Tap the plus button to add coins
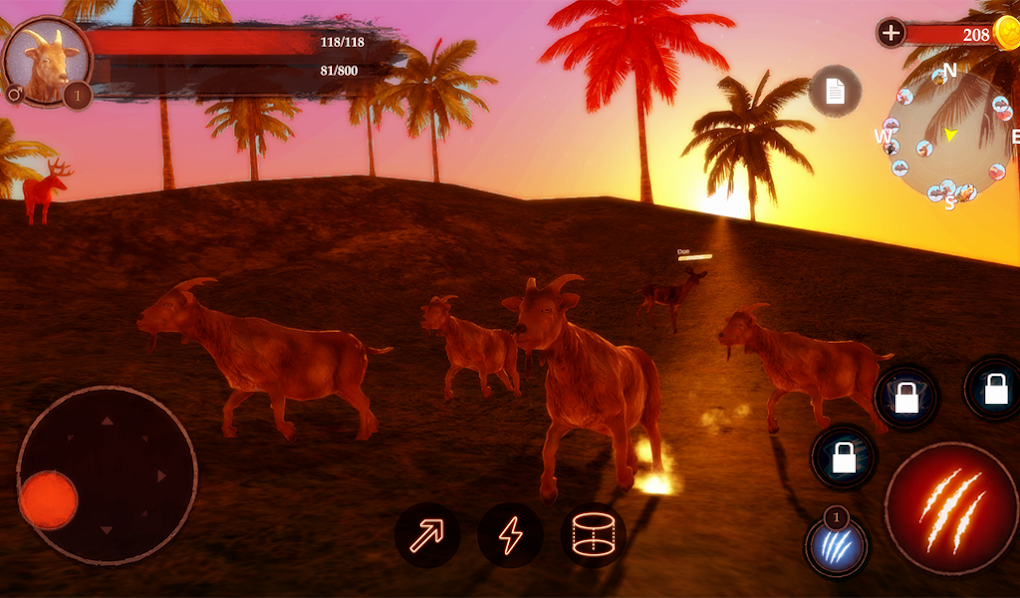 [890, 33]
